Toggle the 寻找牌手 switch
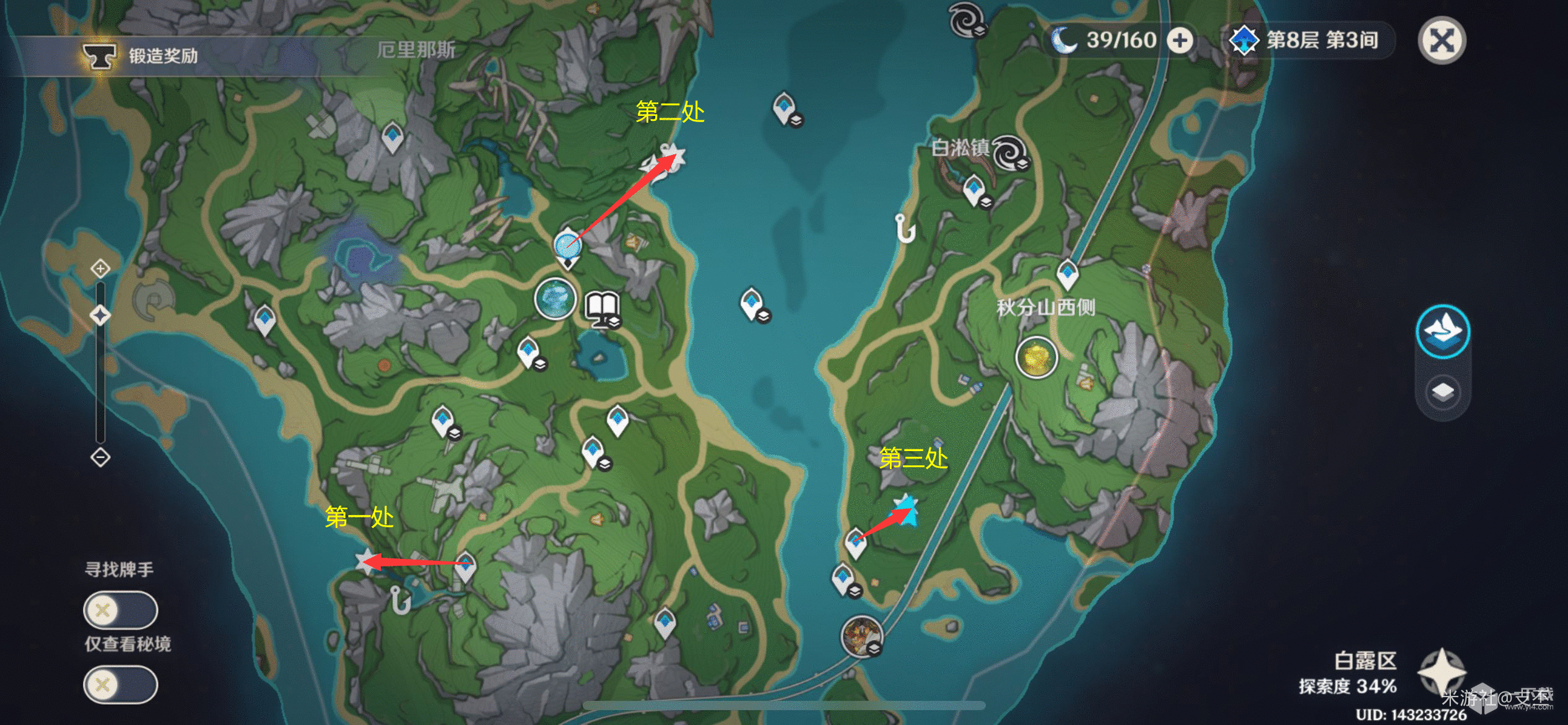The image size is (1568, 725). pyautogui.click(x=120, y=610)
